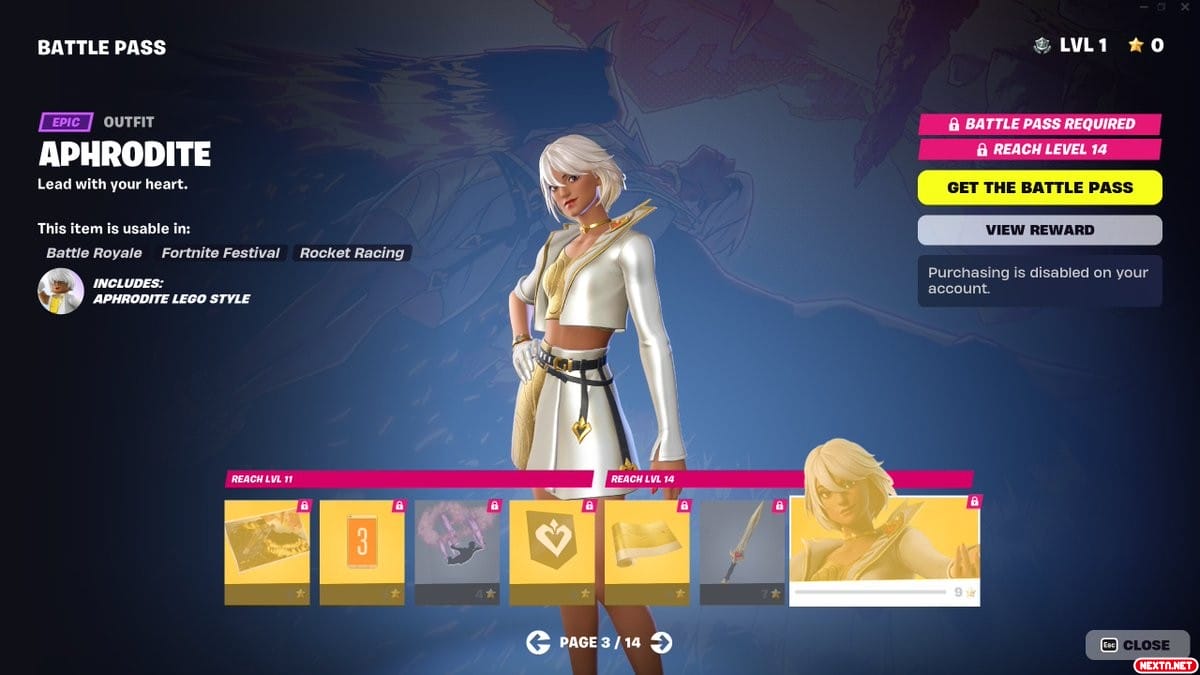
Task: Advance to the next Battle Pass page
Action: click(661, 643)
